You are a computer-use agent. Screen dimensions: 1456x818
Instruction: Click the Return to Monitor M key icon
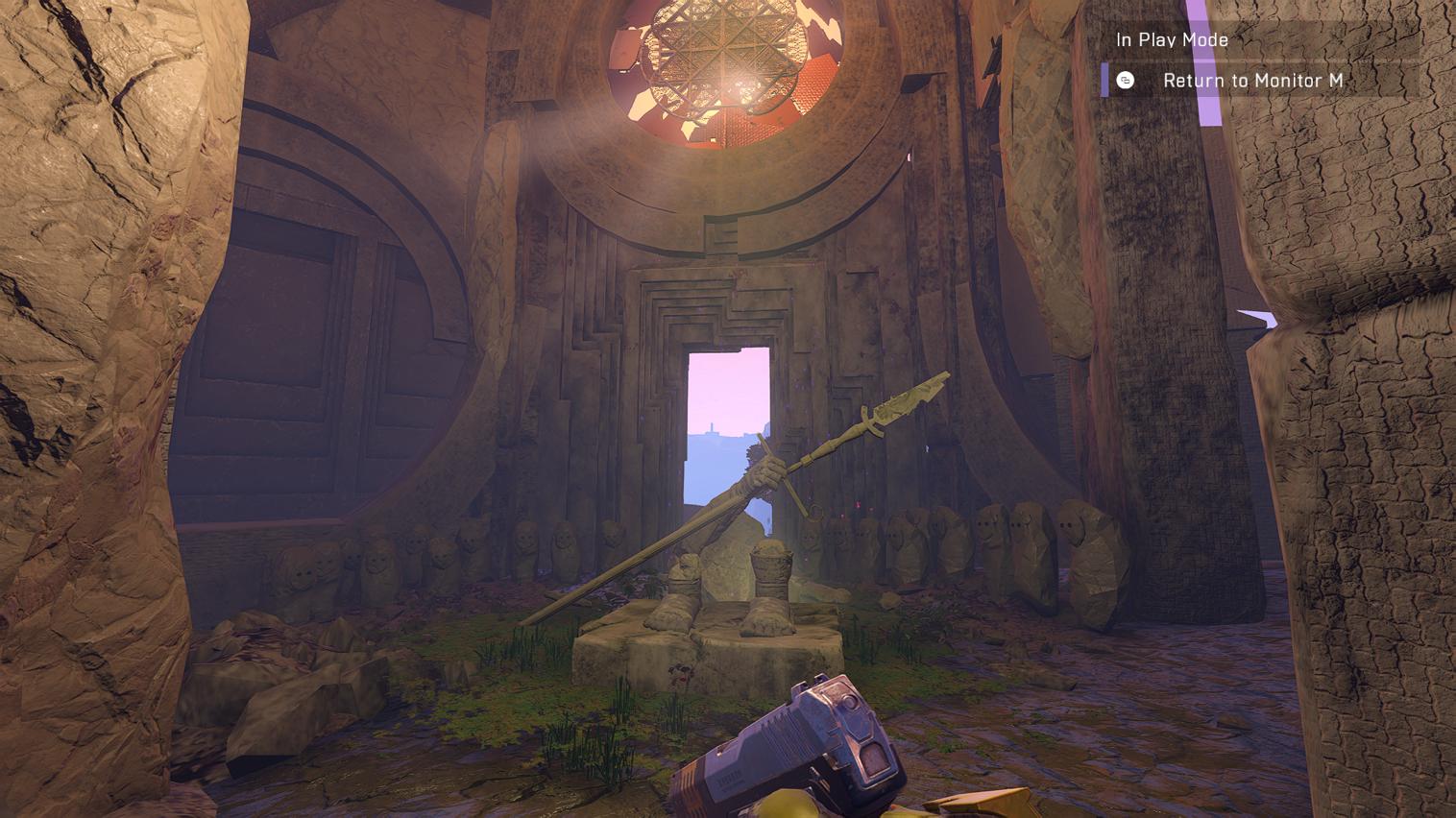pyautogui.click(x=1124, y=82)
